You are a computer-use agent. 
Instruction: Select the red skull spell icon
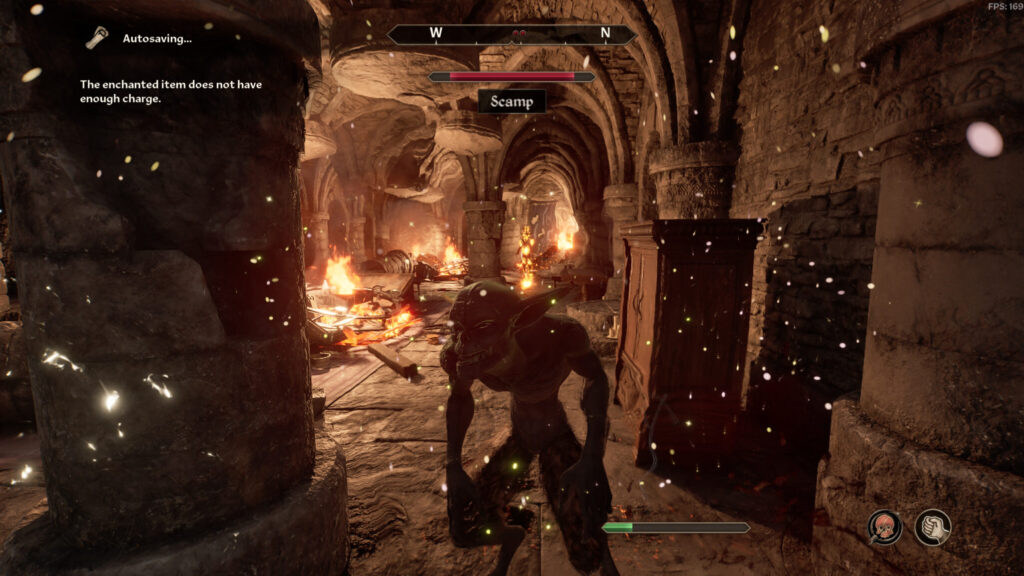884,527
